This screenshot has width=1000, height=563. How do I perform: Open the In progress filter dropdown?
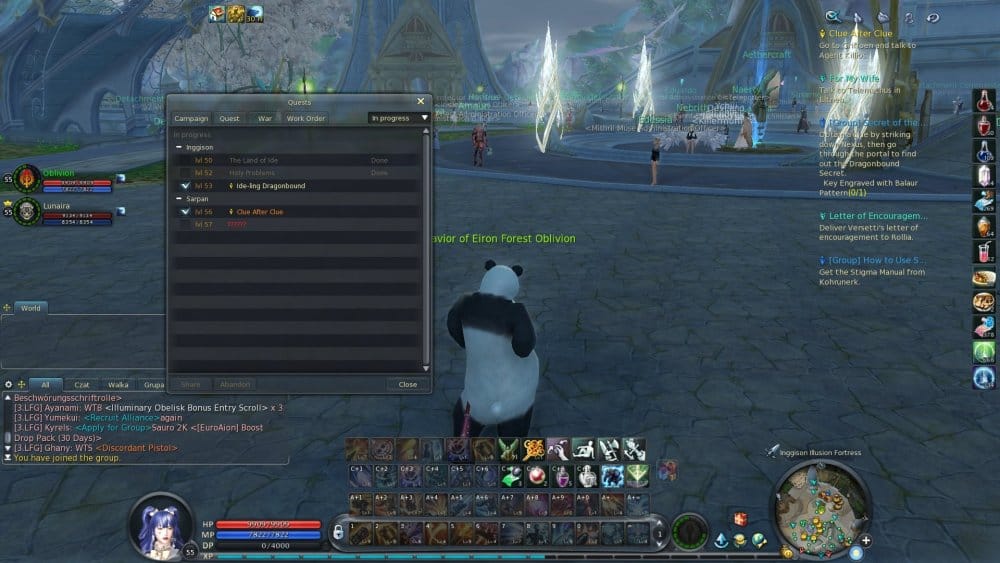[398, 118]
